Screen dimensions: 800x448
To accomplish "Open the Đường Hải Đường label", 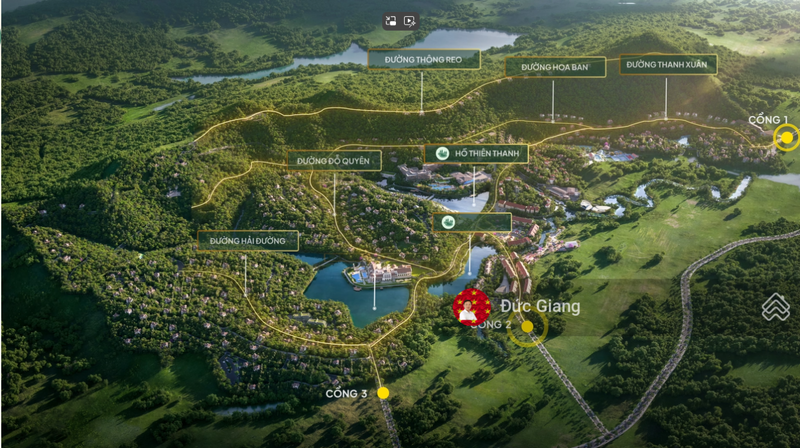I will tap(248, 241).
